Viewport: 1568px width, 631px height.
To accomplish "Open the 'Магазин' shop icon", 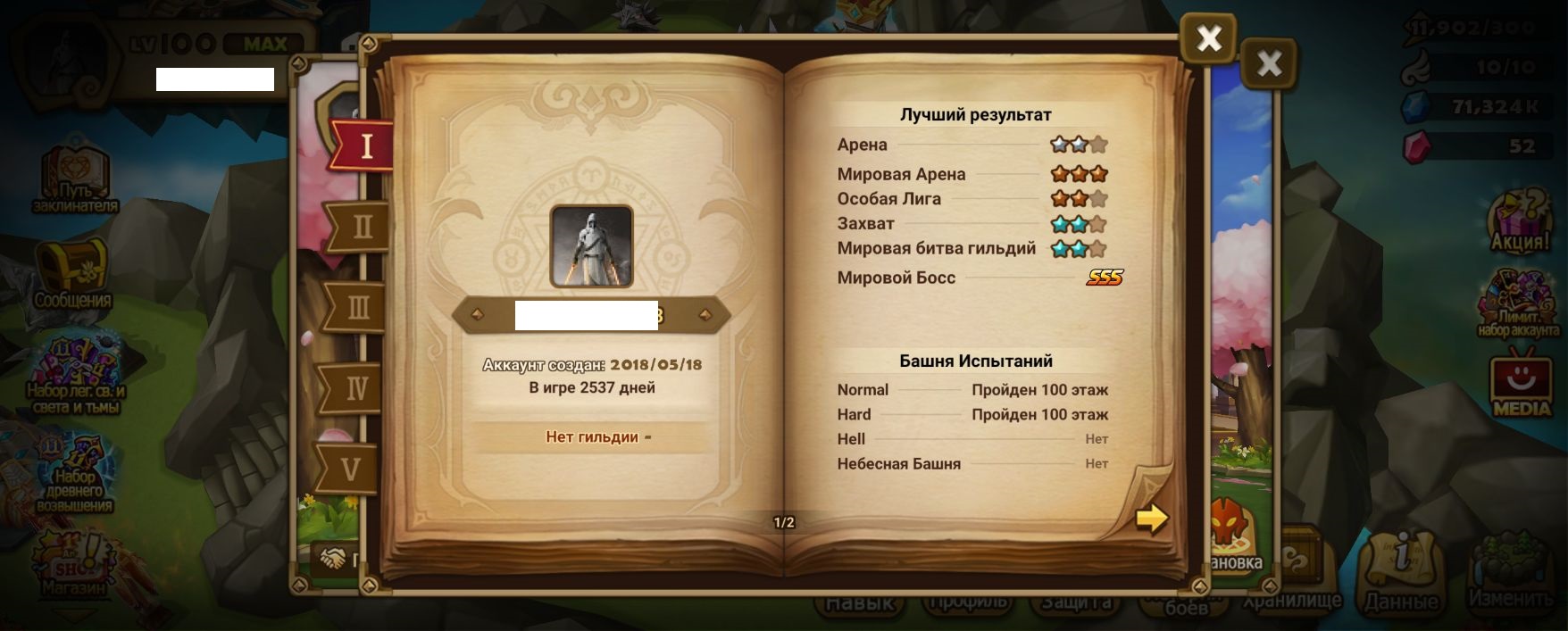I will pos(71,564).
